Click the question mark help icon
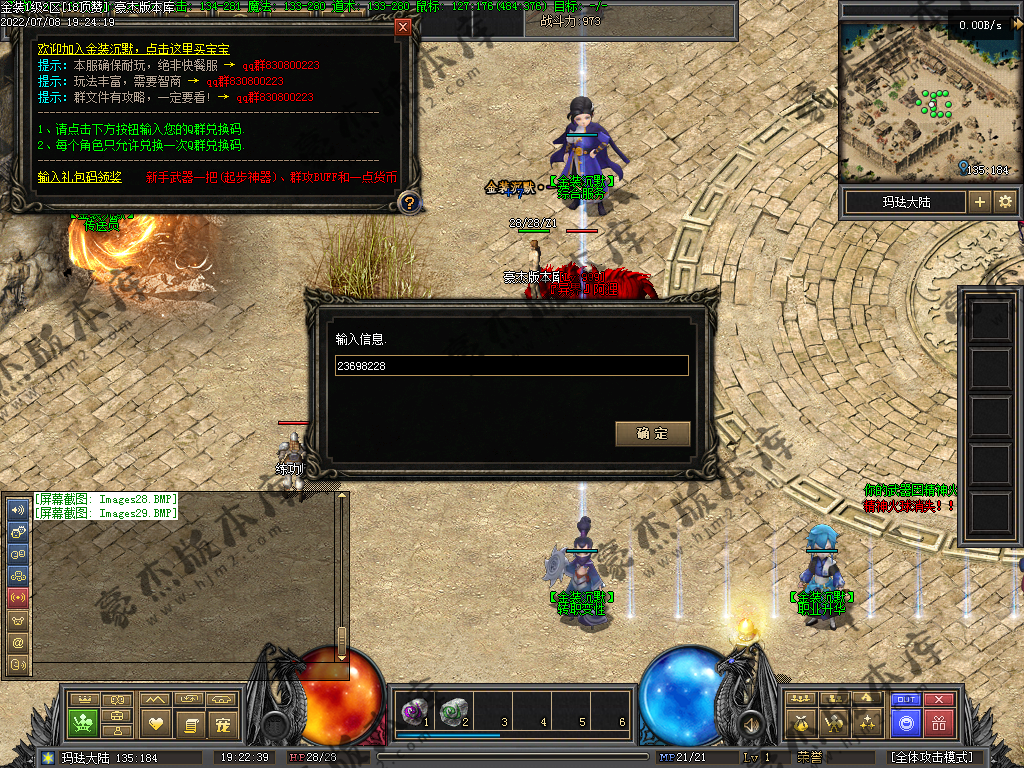This screenshot has height=768, width=1024. (408, 203)
